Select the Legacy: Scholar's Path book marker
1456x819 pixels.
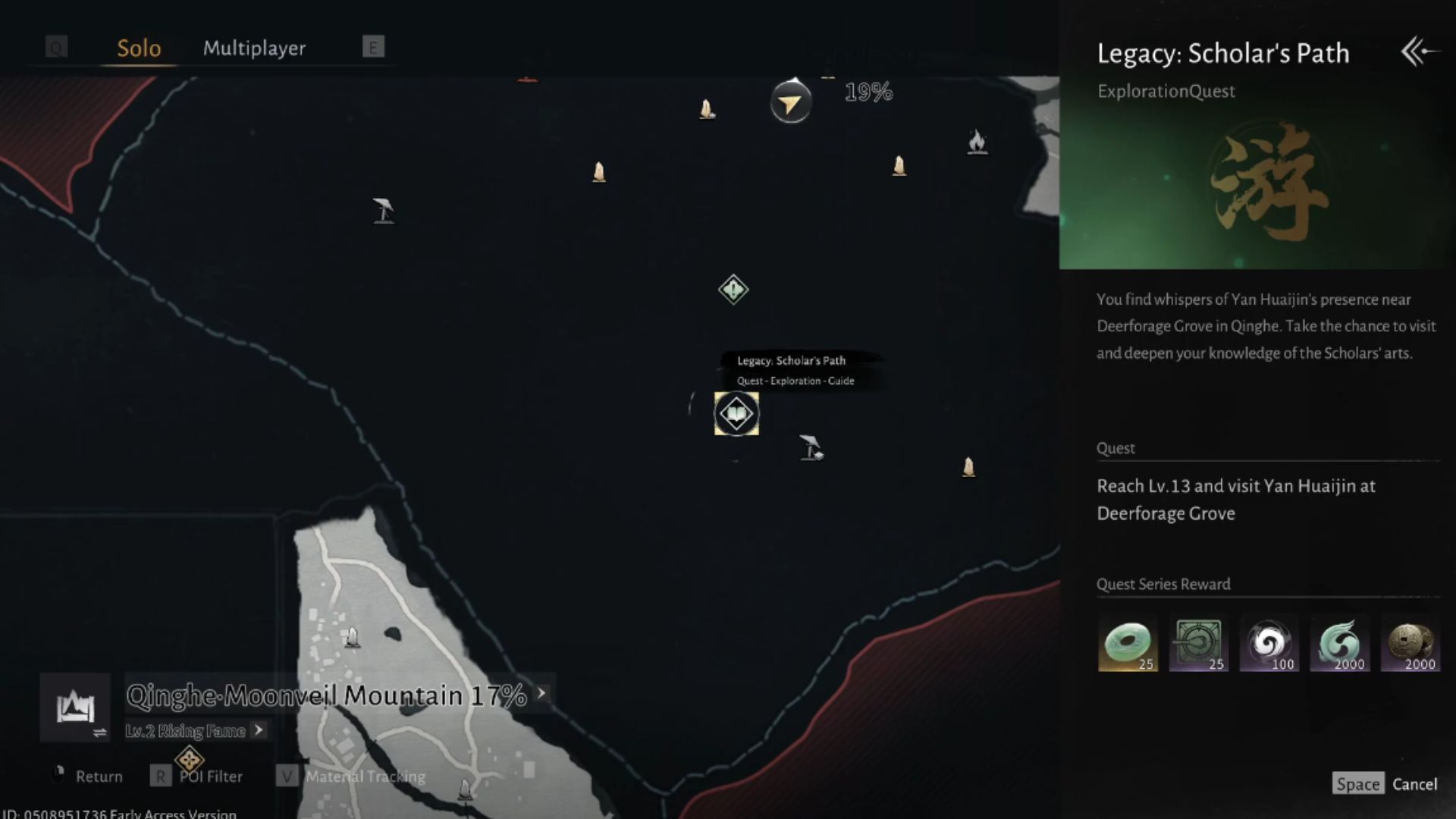click(736, 414)
